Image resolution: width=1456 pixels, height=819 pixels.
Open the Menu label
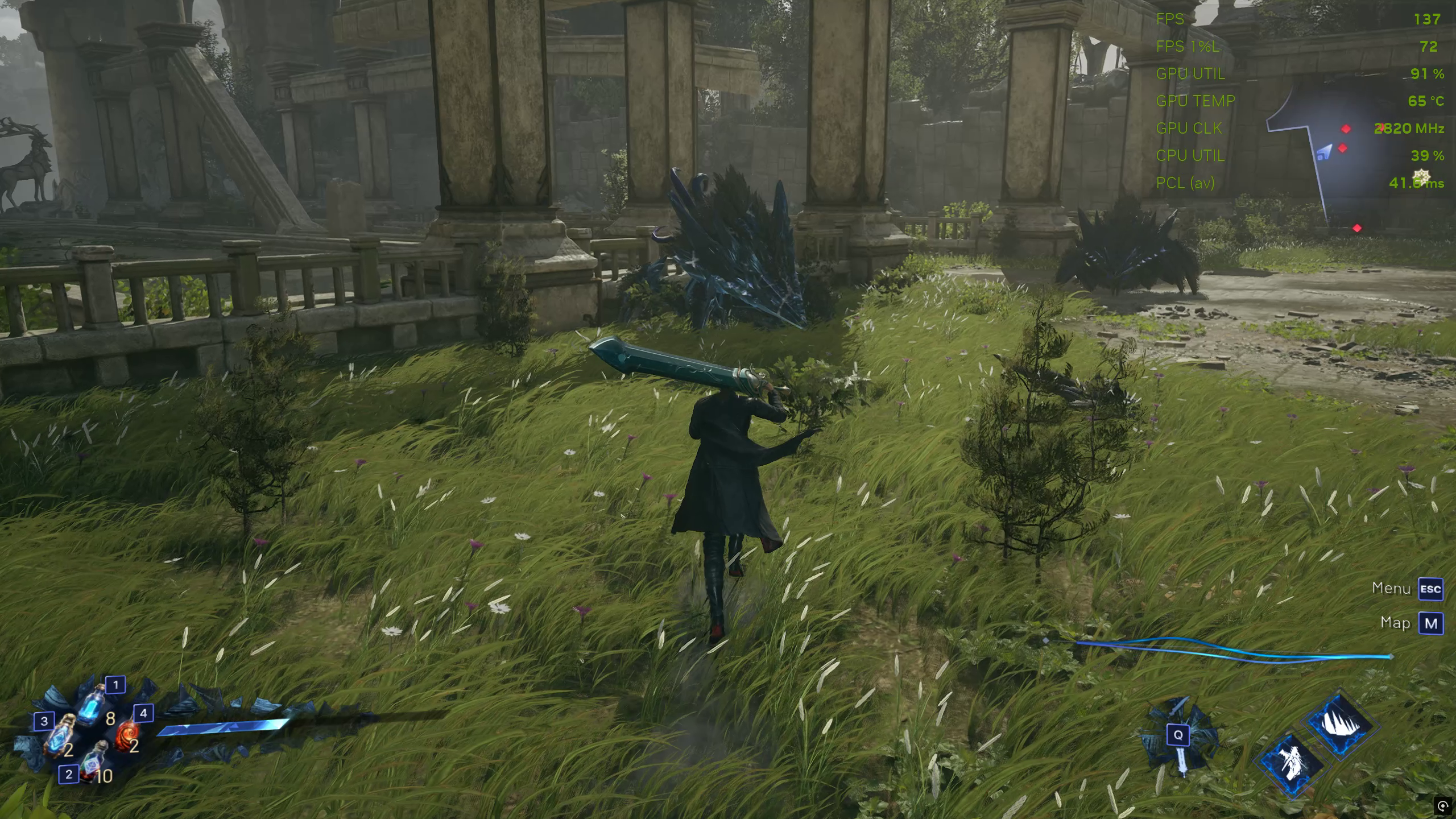1391,588
